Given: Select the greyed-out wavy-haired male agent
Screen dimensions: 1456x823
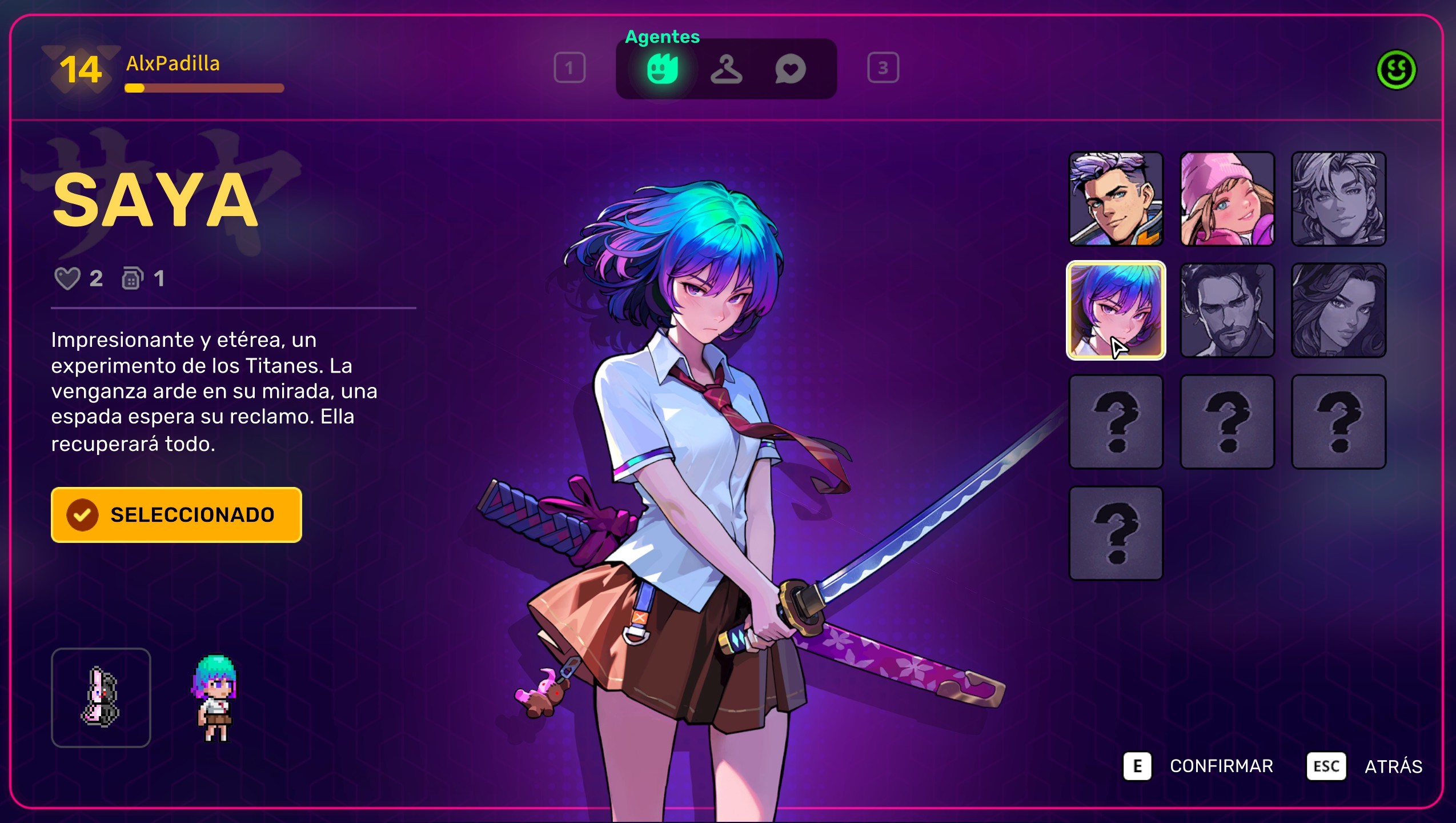Looking at the screenshot, I should (x=1338, y=199).
